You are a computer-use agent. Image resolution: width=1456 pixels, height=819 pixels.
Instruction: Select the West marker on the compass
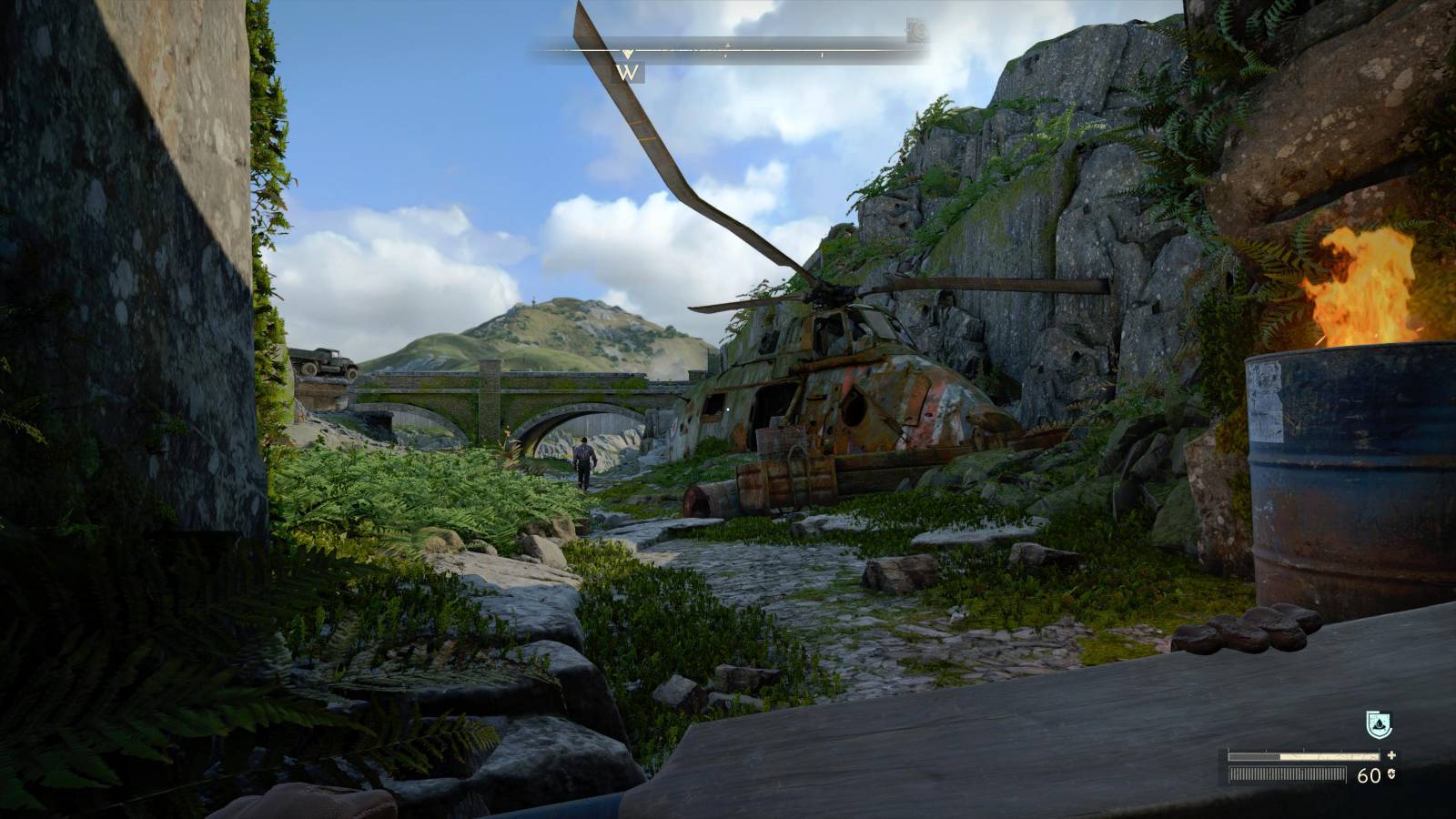[x=628, y=72]
